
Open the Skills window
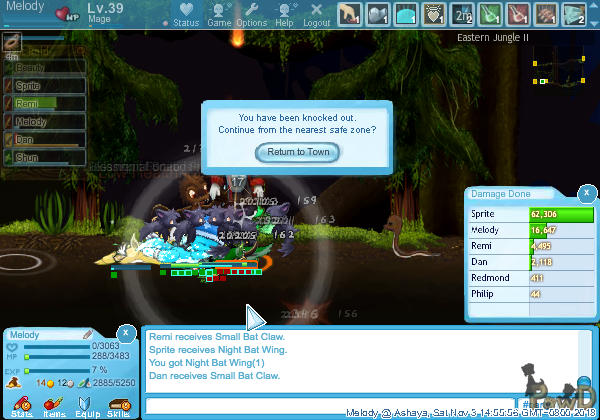click(118, 406)
